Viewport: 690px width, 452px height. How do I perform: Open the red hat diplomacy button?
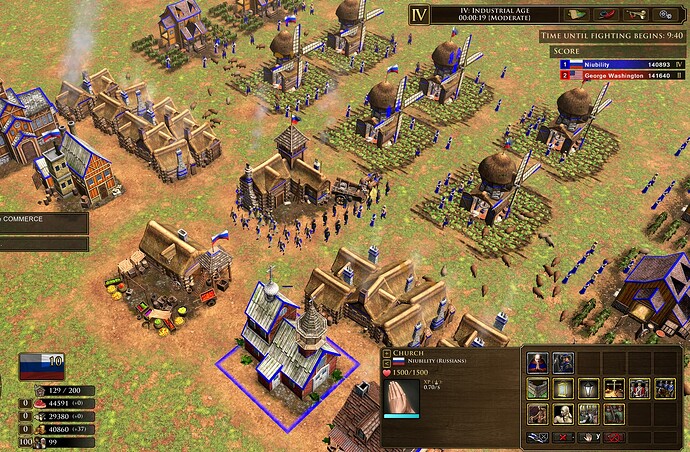pyautogui.click(x=604, y=15)
